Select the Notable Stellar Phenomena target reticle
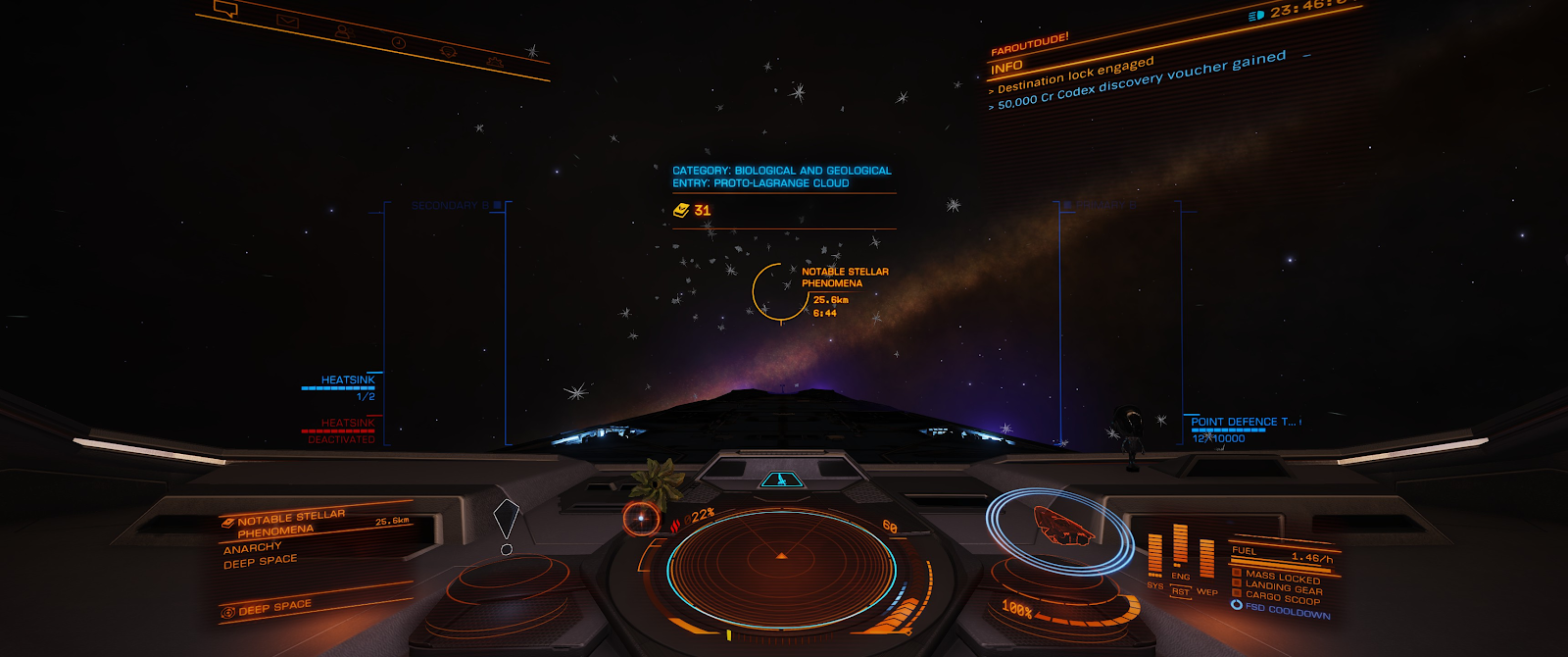Viewport: 1568px width, 657px height. [781, 291]
